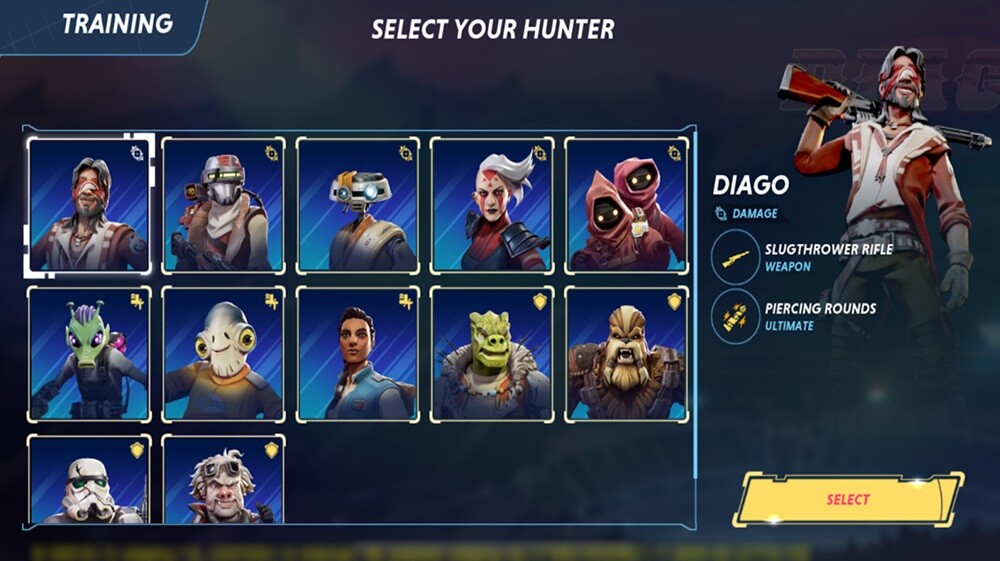
Task: View the Piercing Rounds ultimate icon
Action: (x=736, y=318)
